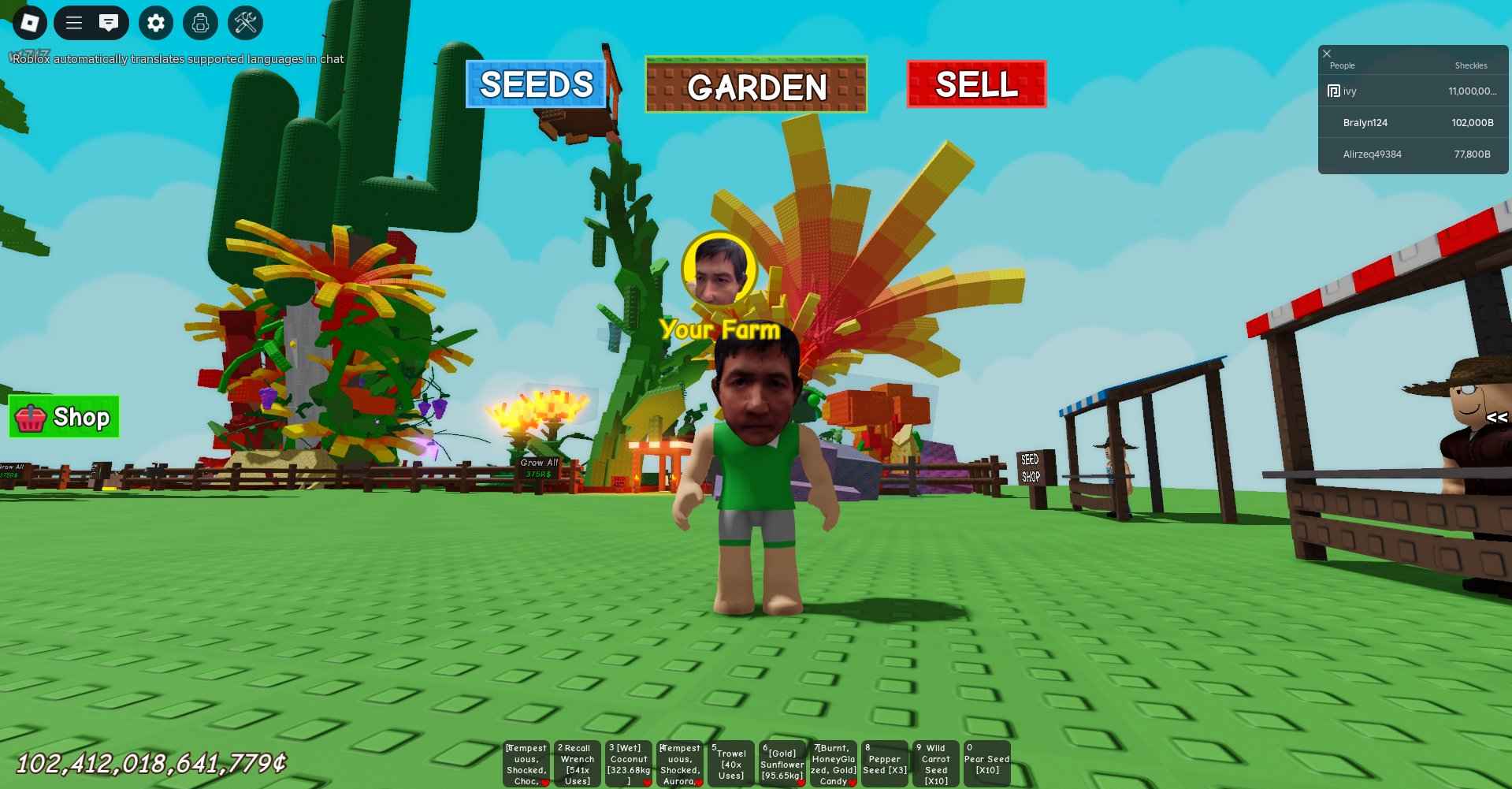The image size is (1512, 789).
Task: Open the SEEDS menu banner
Action: click(x=535, y=85)
